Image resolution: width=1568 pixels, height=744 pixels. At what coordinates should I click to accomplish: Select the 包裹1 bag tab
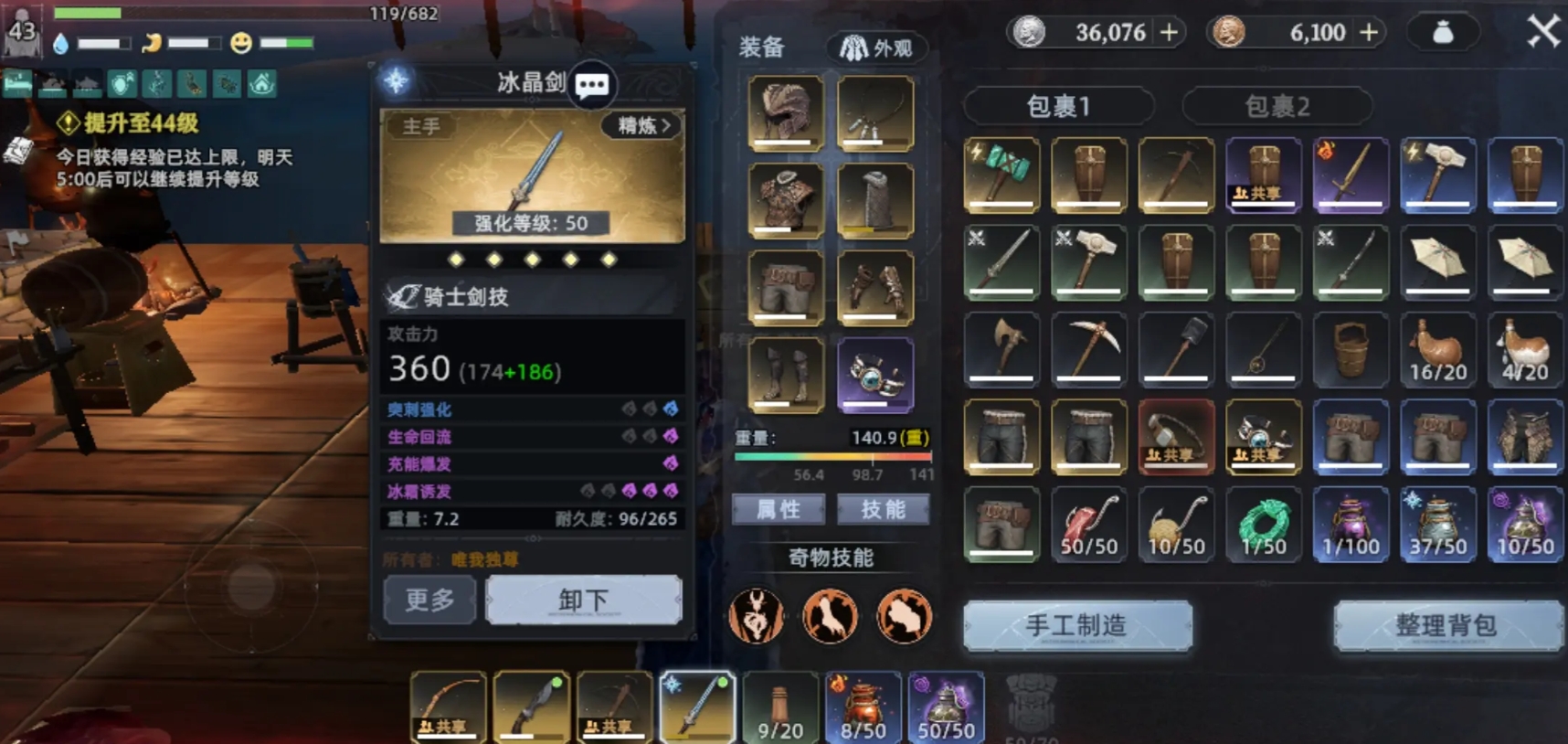[1058, 106]
